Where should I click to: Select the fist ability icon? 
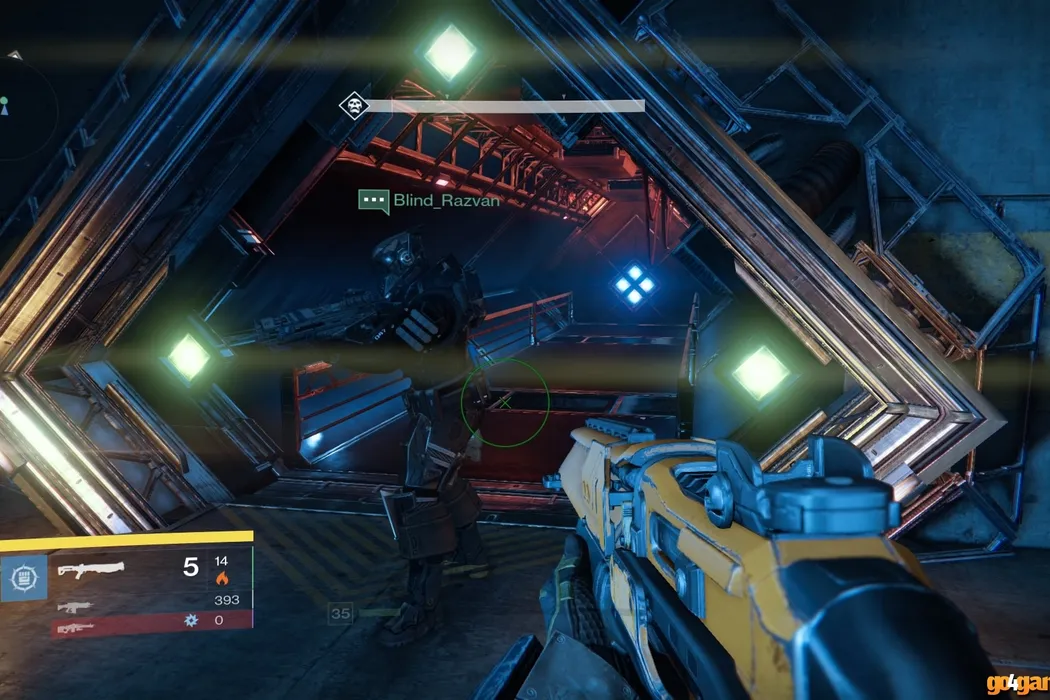coord(22,579)
